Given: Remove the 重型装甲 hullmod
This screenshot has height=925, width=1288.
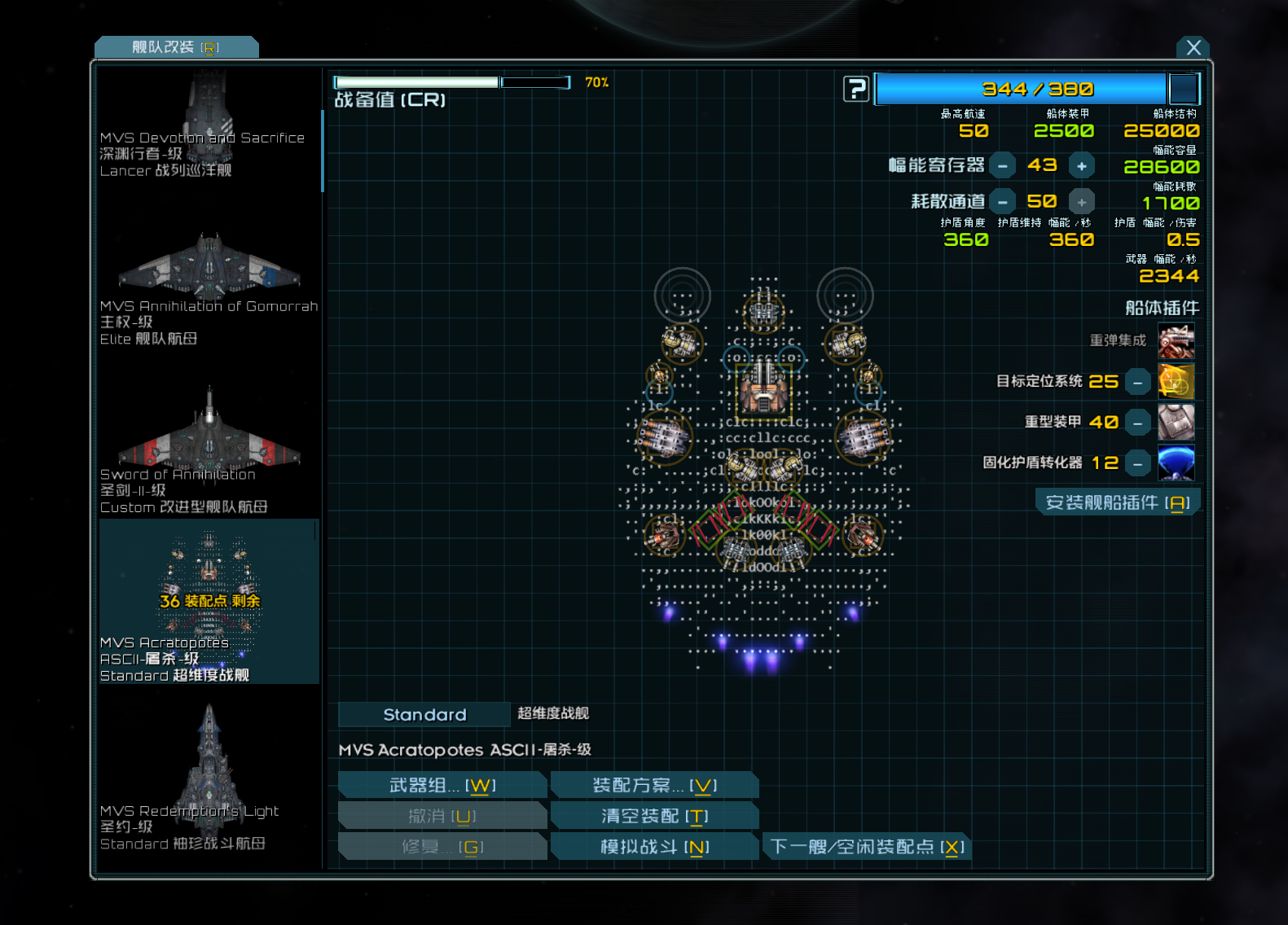Looking at the screenshot, I should pyautogui.click(x=1137, y=423).
